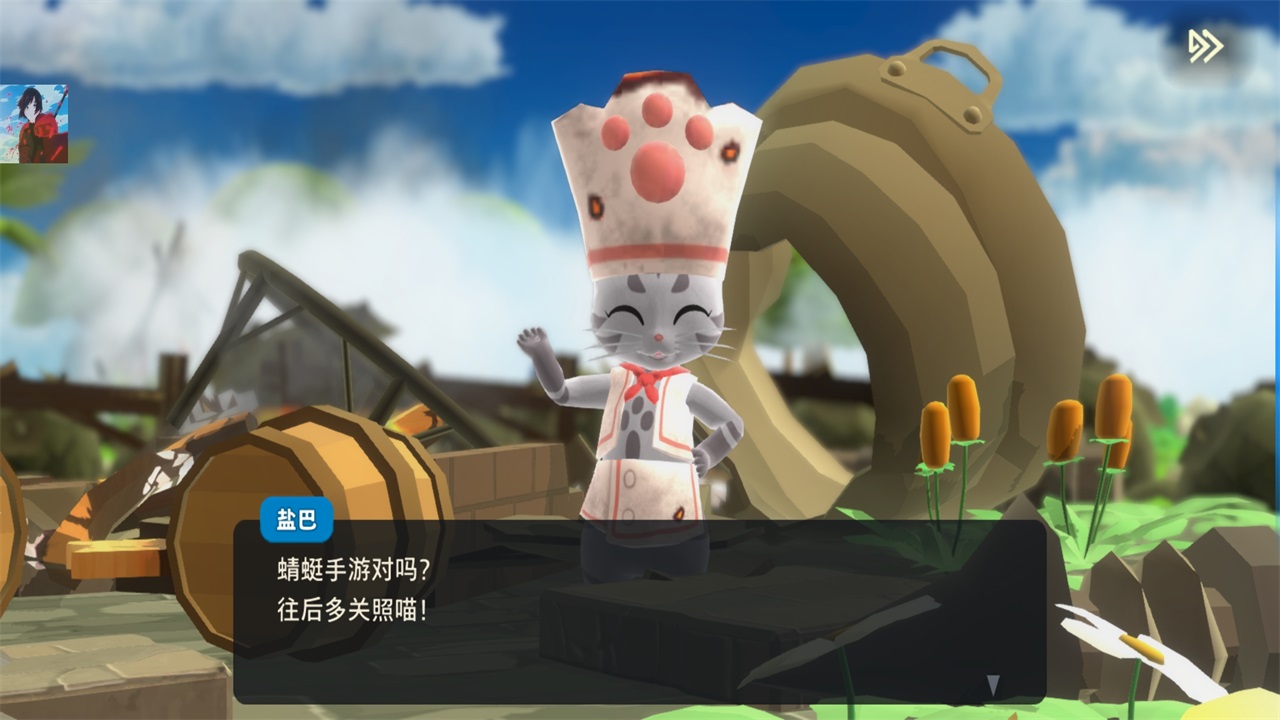The image size is (1280, 720).
Task: Tap the double-arrow dialogue skip control
Action: (1206, 45)
